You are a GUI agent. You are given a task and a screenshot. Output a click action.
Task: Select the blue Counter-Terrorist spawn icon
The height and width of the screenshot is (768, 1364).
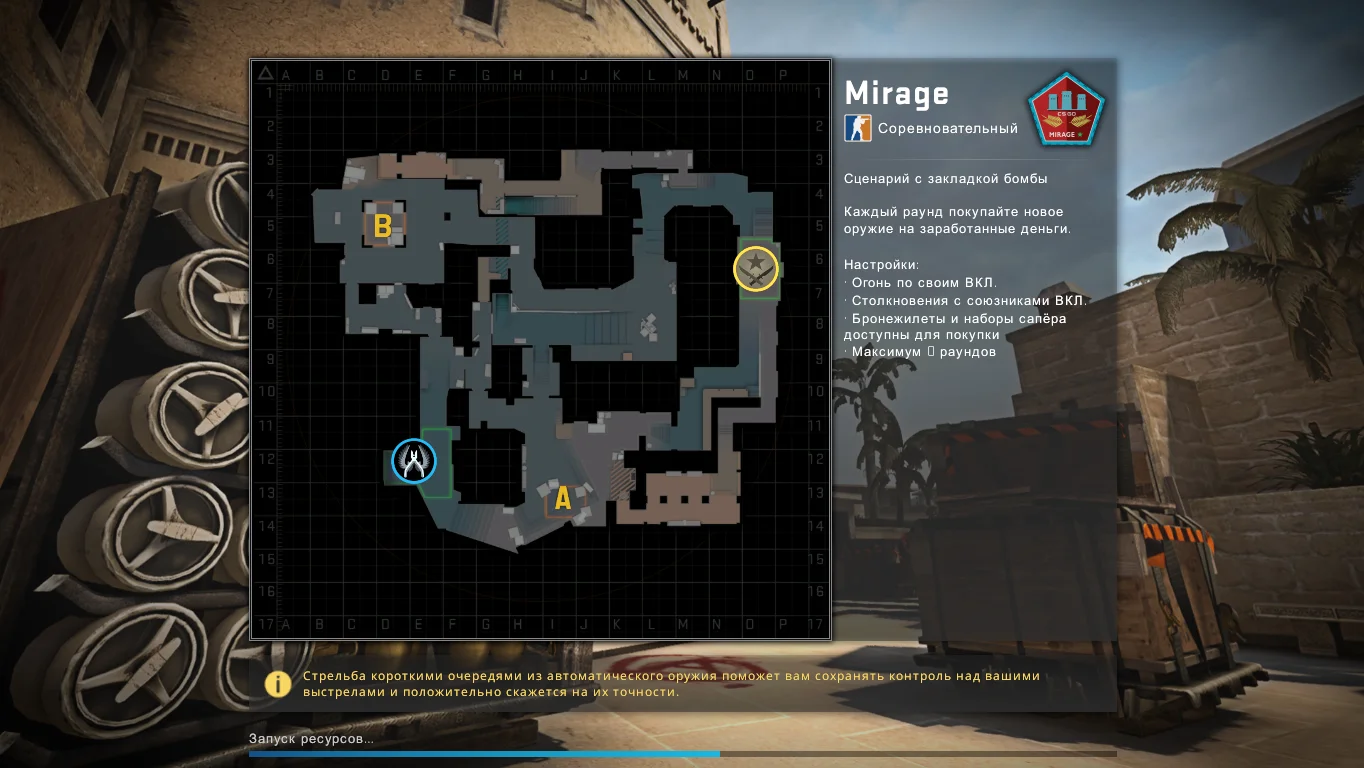(413, 461)
